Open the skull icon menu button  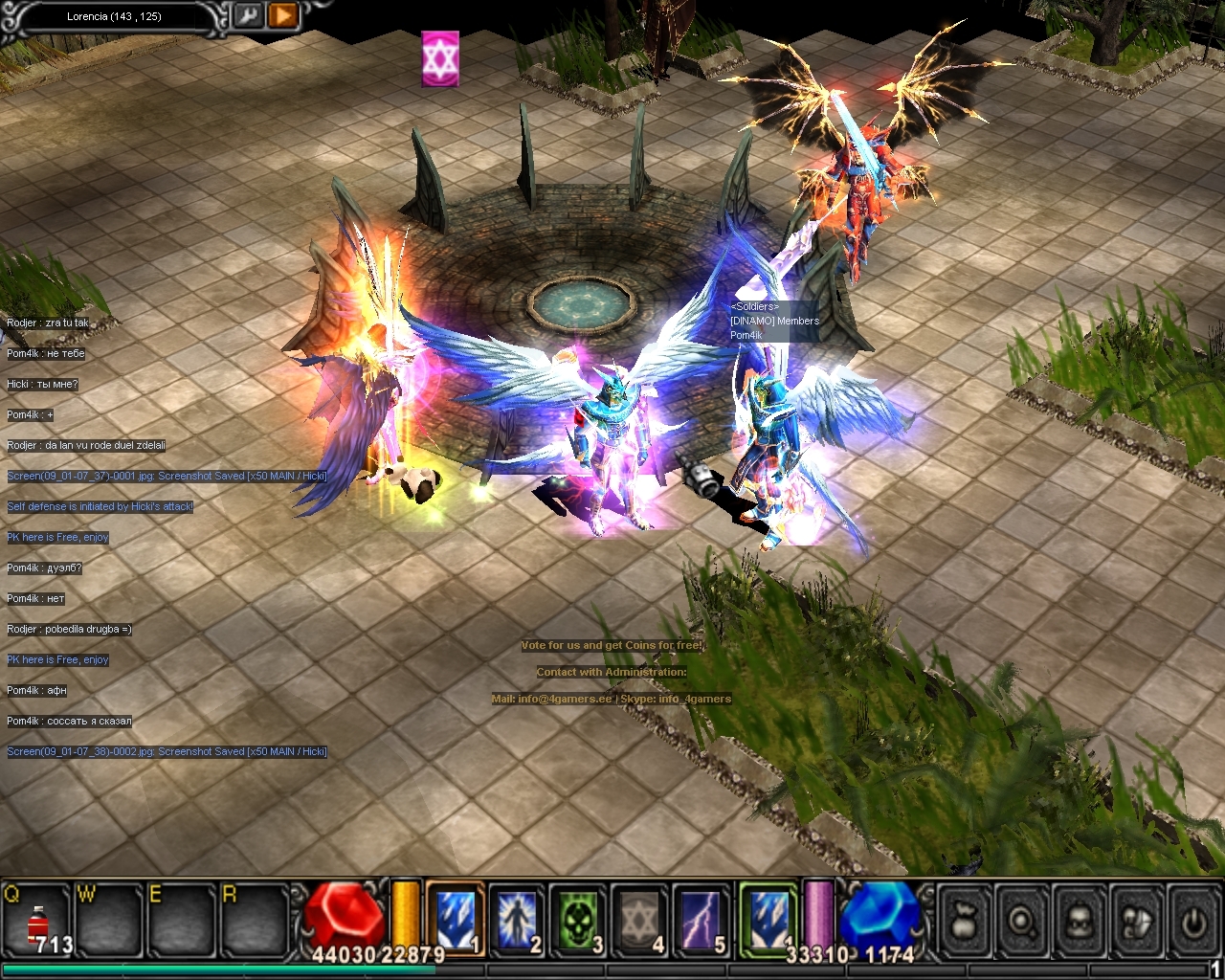1080,921
